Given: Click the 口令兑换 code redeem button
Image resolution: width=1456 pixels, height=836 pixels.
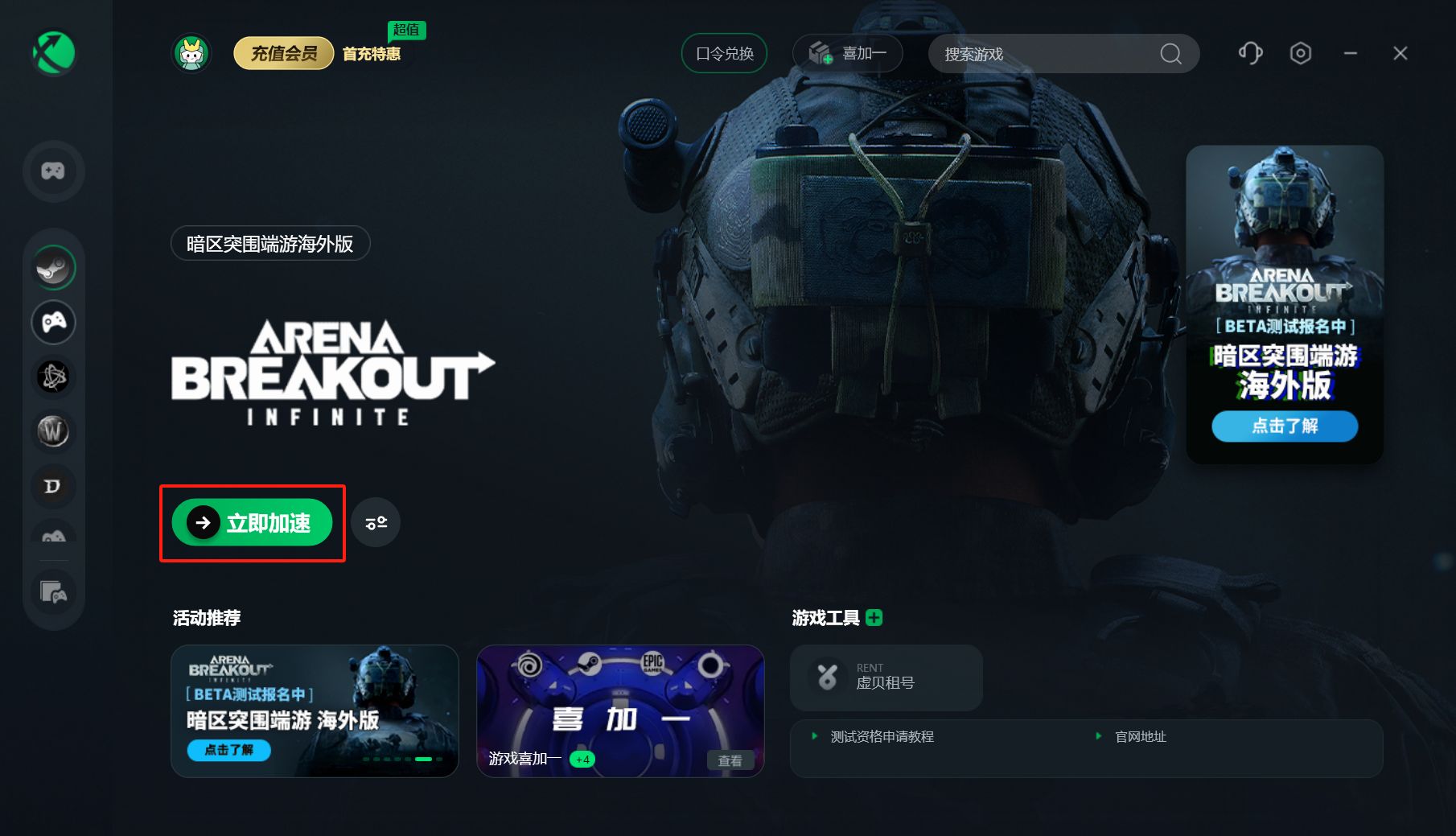Looking at the screenshot, I should pyautogui.click(x=724, y=54).
